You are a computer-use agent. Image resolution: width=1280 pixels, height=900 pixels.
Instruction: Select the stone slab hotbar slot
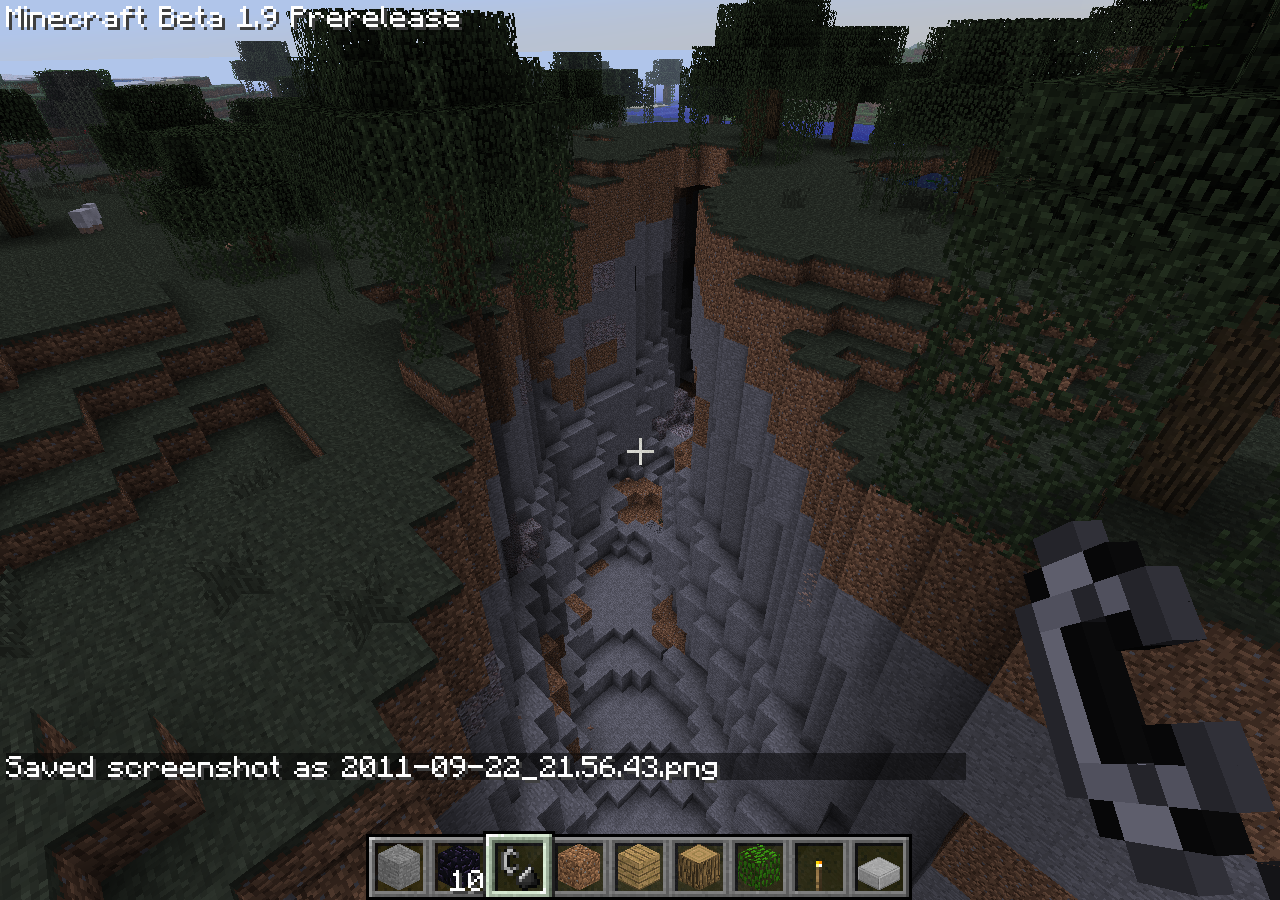click(879, 866)
